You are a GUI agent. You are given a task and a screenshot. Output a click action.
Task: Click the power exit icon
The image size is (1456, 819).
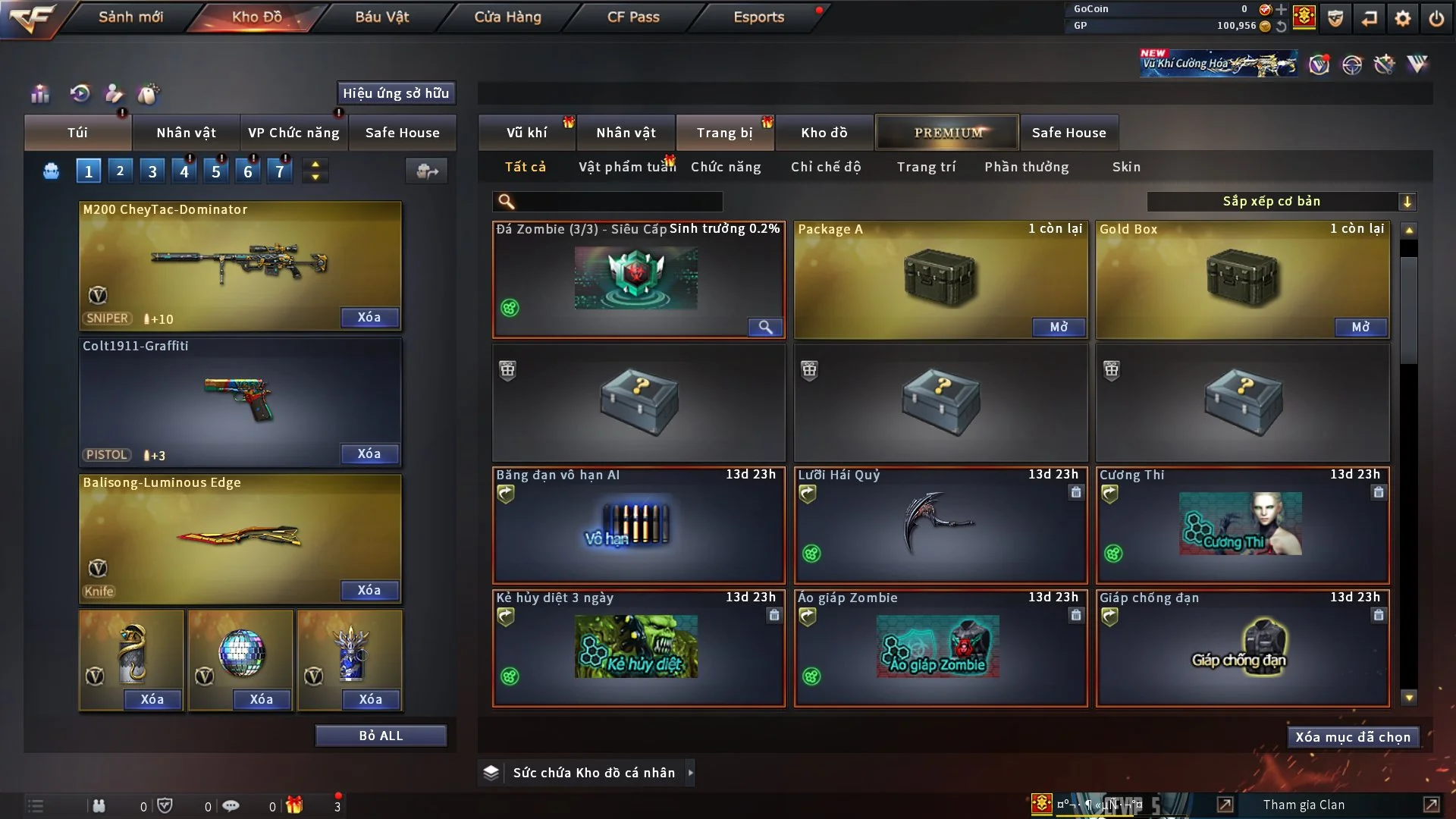(x=1436, y=17)
